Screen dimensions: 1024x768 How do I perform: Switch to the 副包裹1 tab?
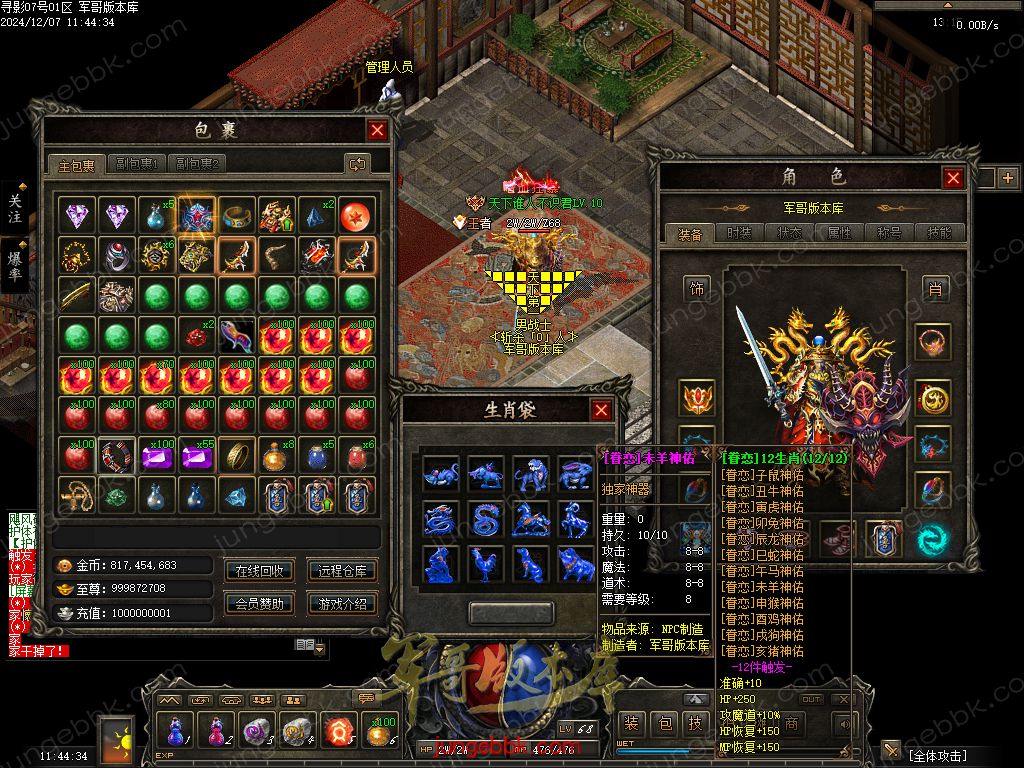point(136,164)
